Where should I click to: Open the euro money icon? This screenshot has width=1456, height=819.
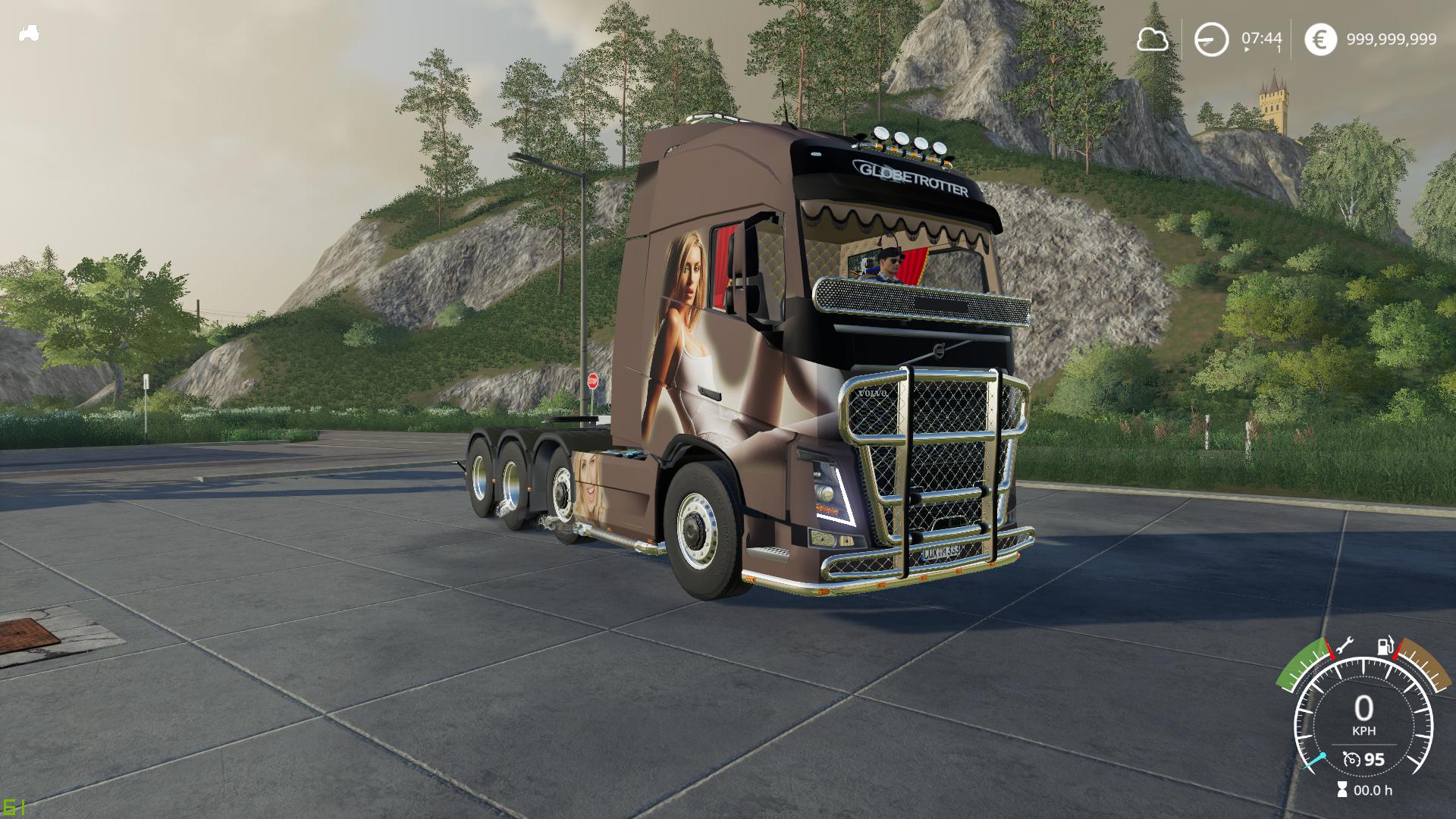[1320, 39]
